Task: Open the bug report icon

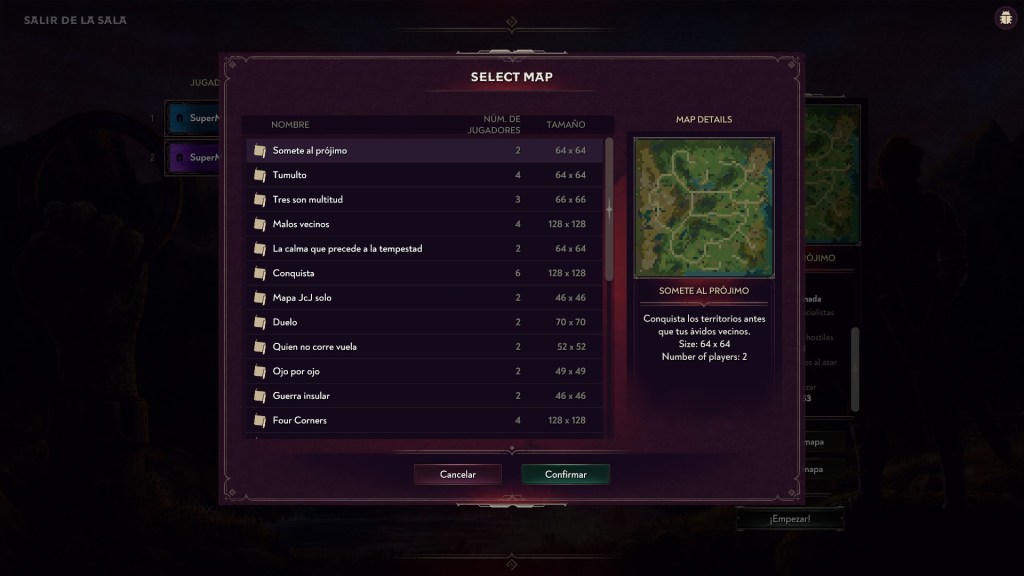Action: click(x=1004, y=18)
